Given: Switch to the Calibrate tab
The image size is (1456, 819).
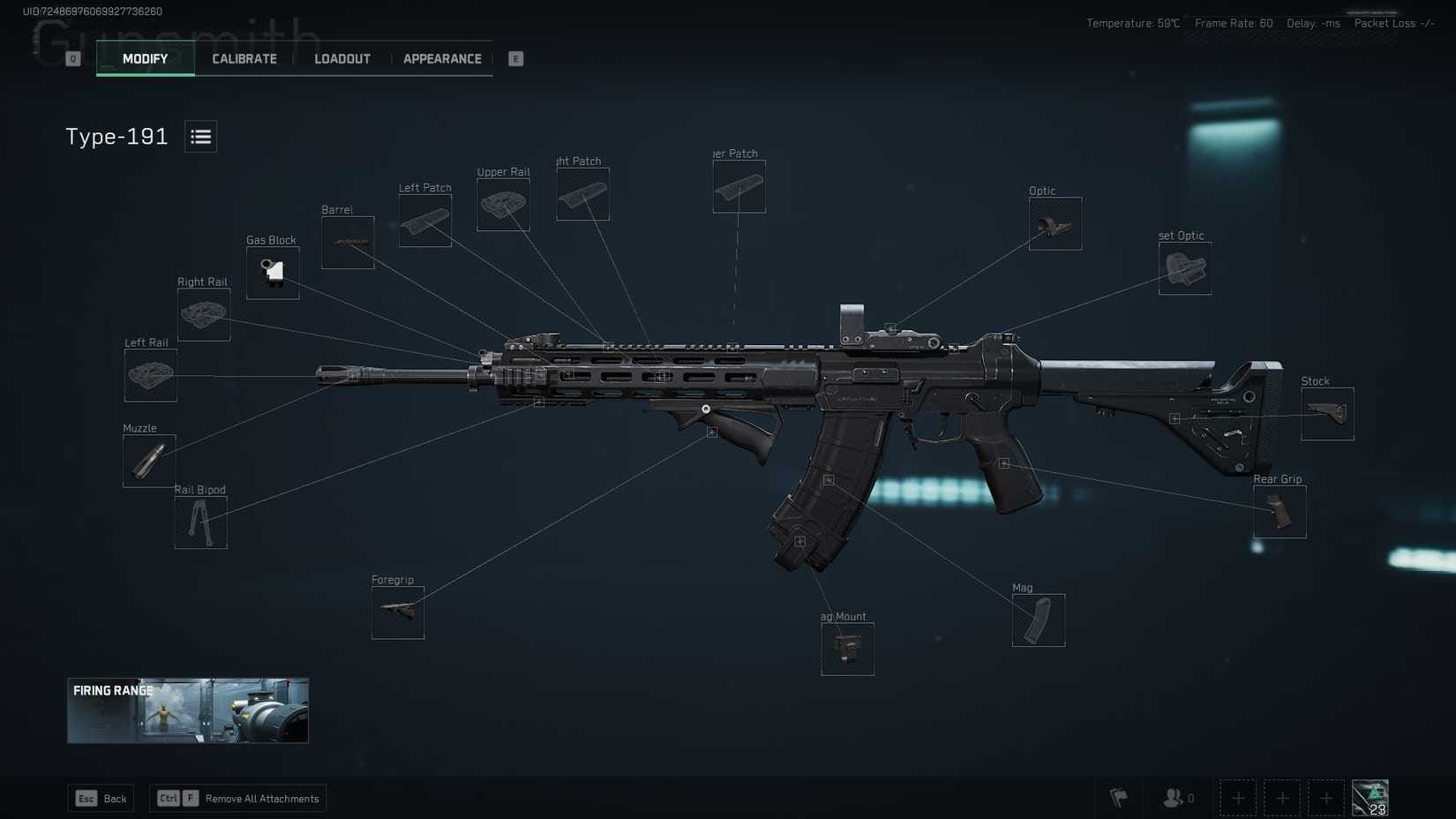Looking at the screenshot, I should (244, 59).
